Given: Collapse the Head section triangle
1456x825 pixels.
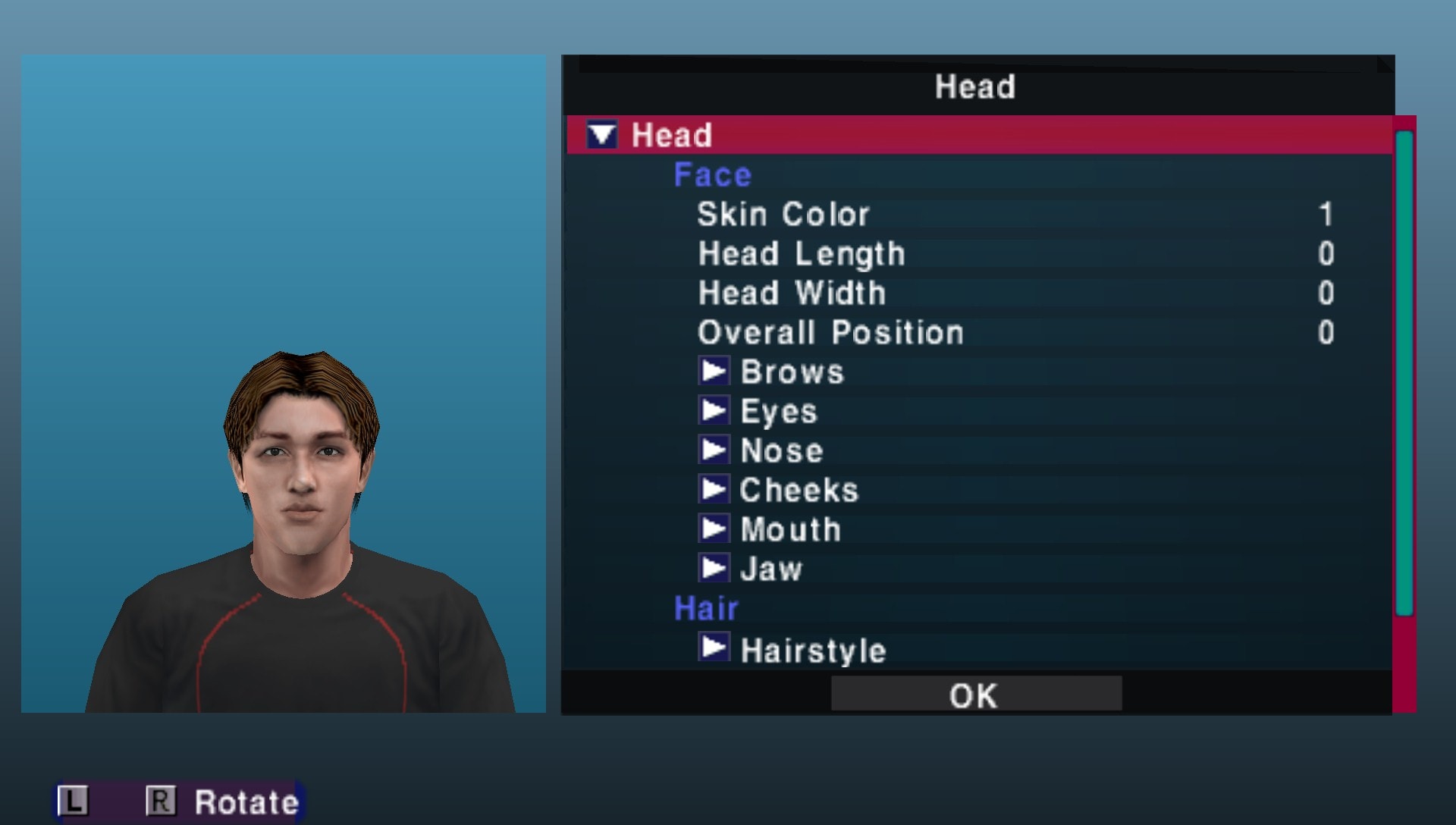Looking at the screenshot, I should tap(603, 134).
